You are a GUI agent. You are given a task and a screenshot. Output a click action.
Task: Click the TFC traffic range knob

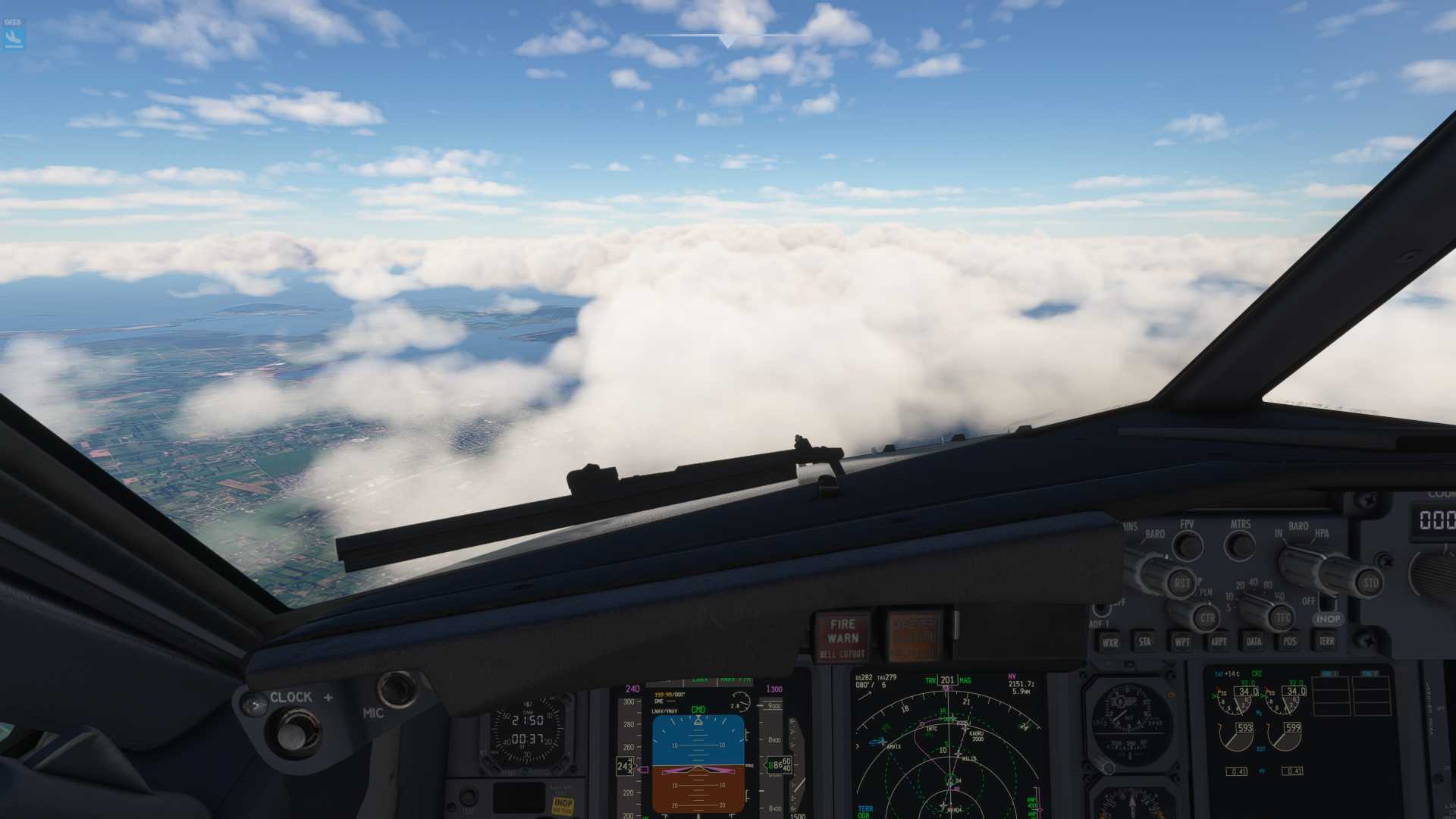(1282, 617)
